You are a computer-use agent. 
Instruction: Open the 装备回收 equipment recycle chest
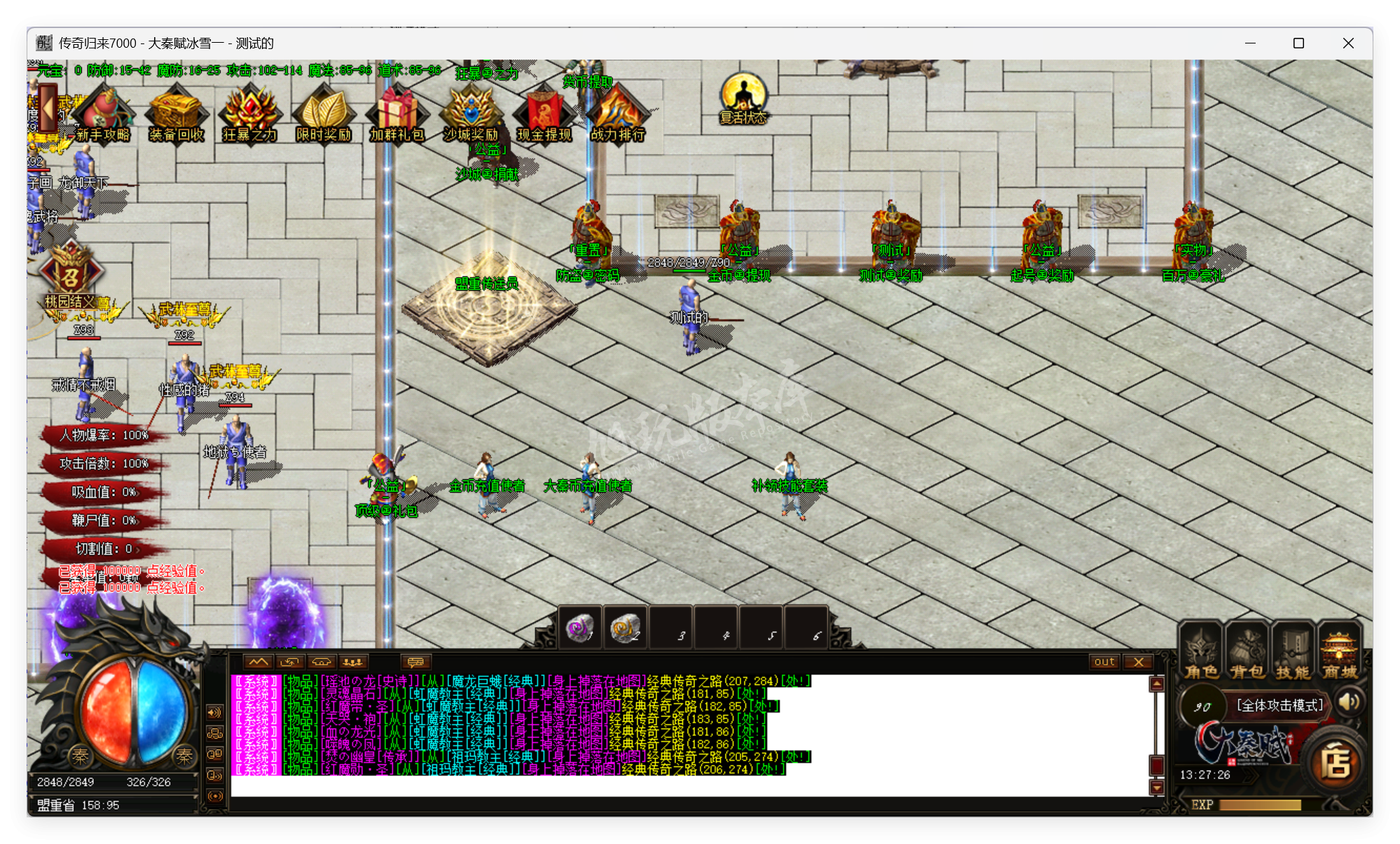pyautogui.click(x=176, y=114)
